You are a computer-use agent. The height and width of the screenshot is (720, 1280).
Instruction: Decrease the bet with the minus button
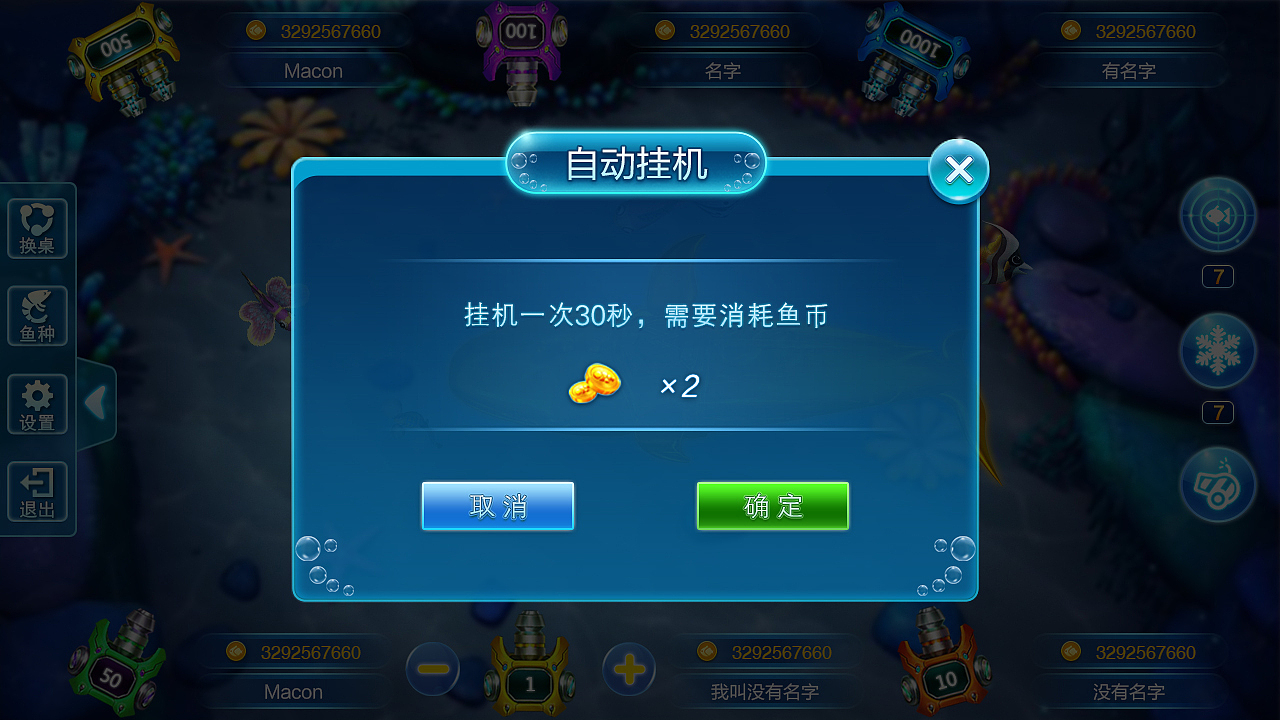click(x=432, y=669)
